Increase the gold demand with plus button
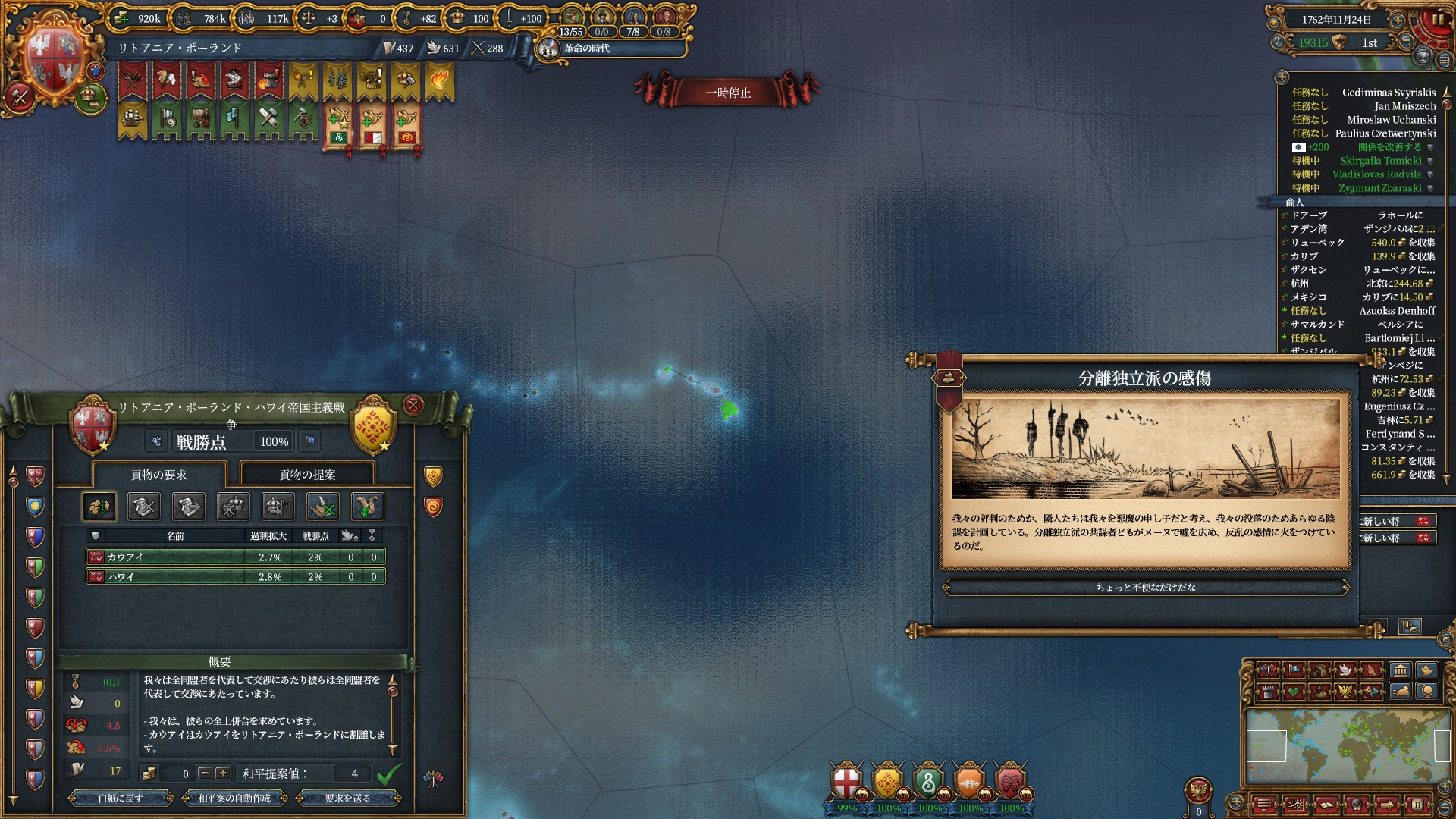 pos(222,773)
